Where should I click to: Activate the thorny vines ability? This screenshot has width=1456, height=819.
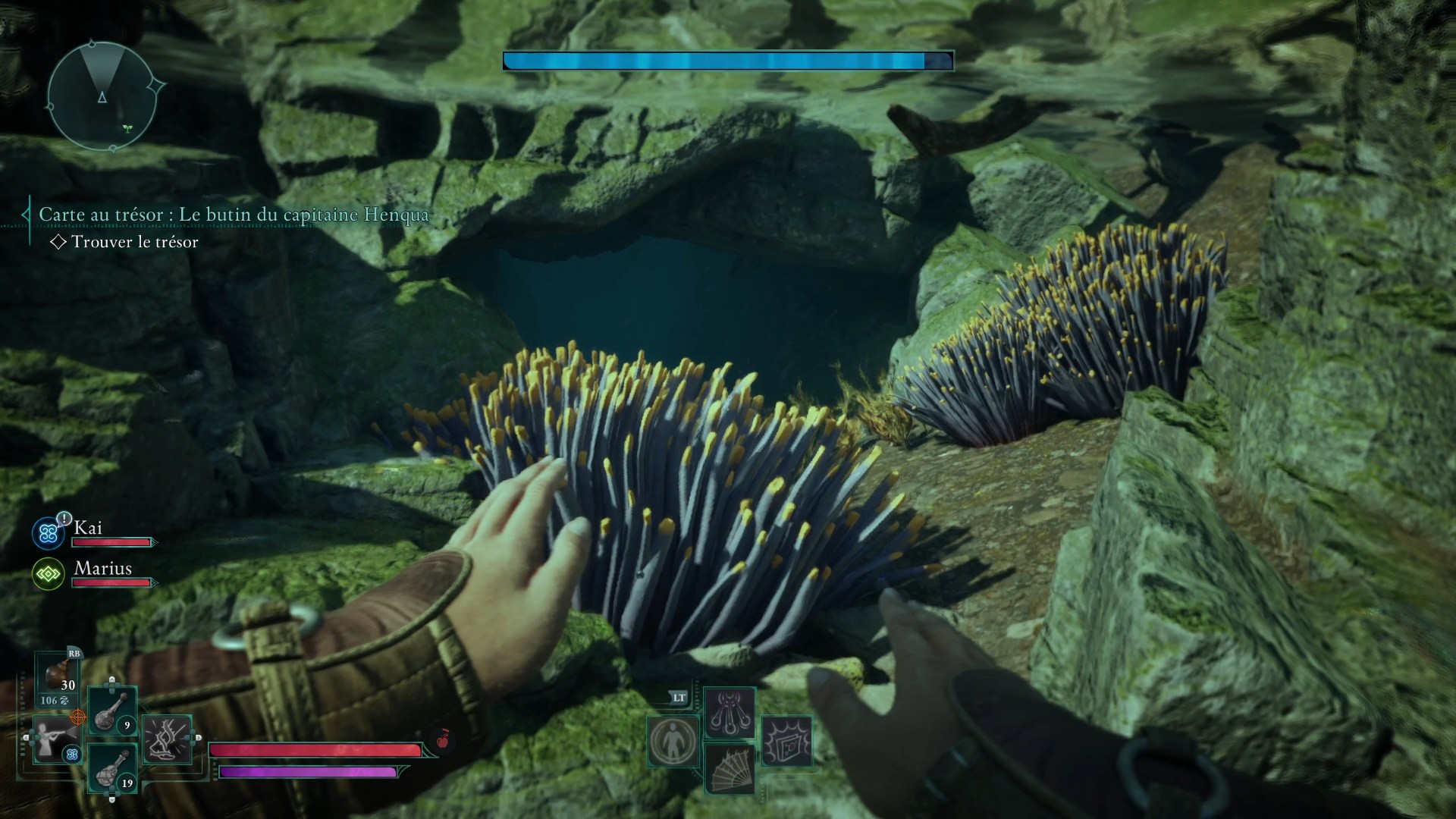click(x=167, y=739)
